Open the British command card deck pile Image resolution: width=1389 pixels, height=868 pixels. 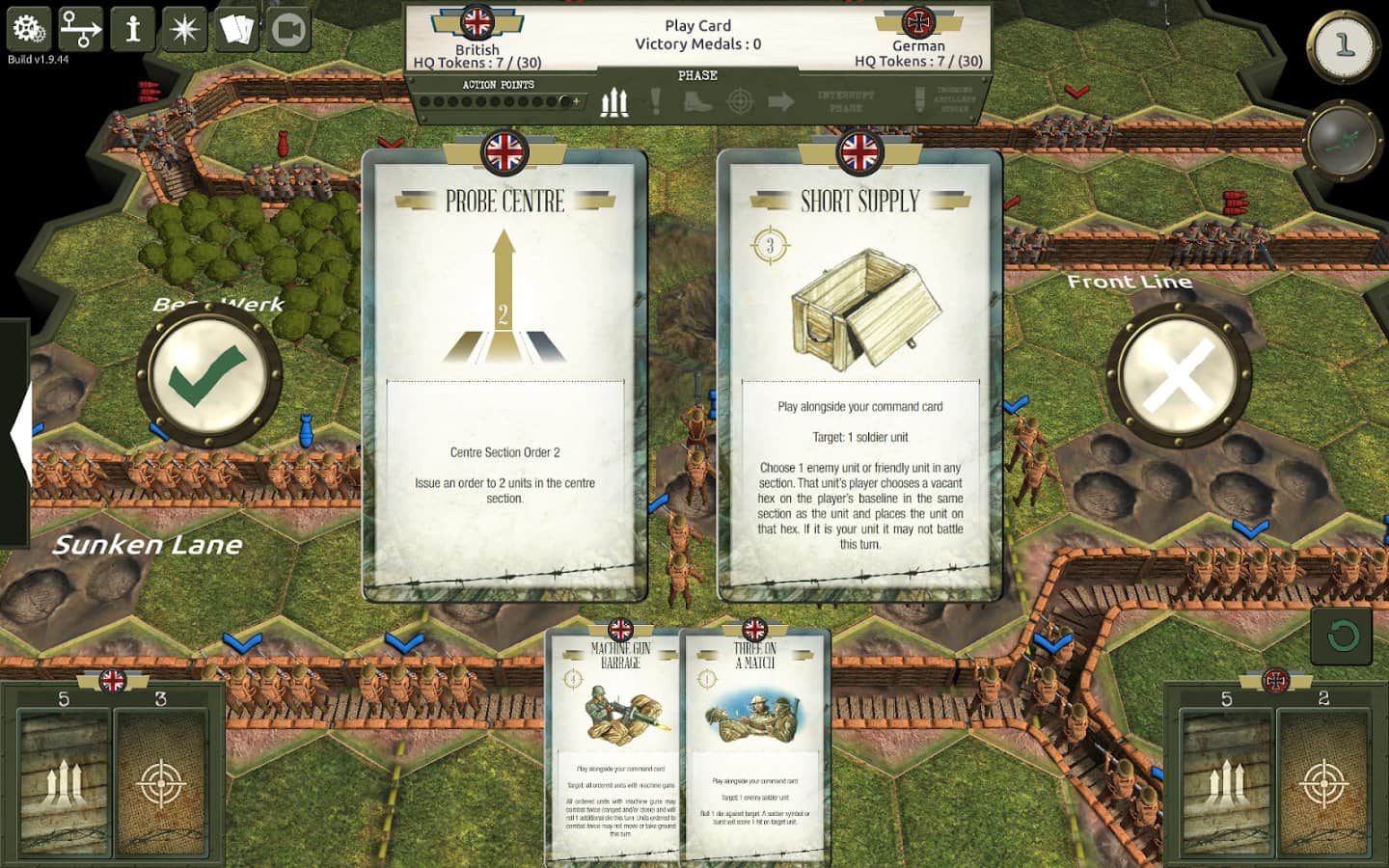tap(65, 783)
